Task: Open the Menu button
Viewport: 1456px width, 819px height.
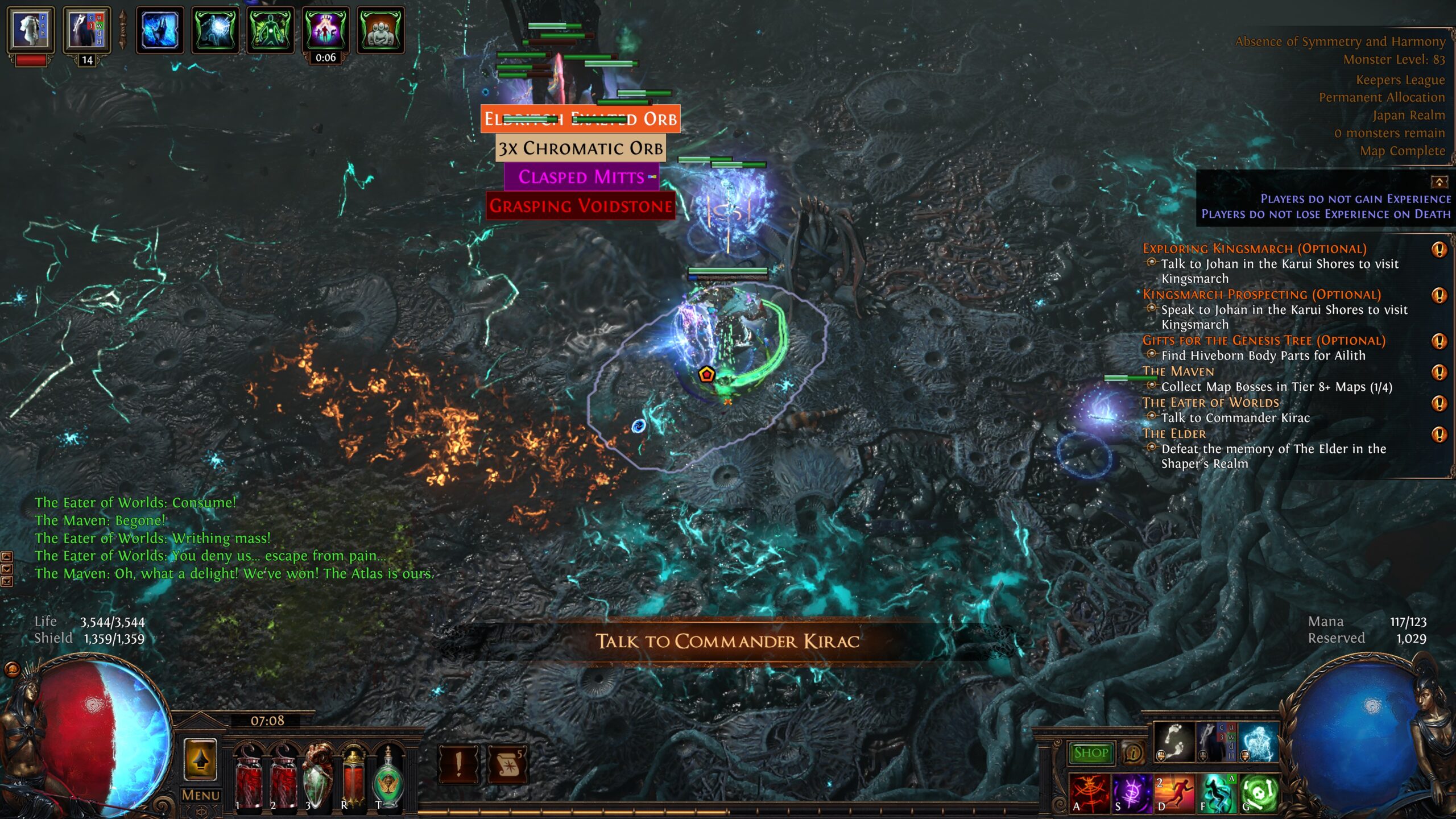Action: click(x=200, y=795)
